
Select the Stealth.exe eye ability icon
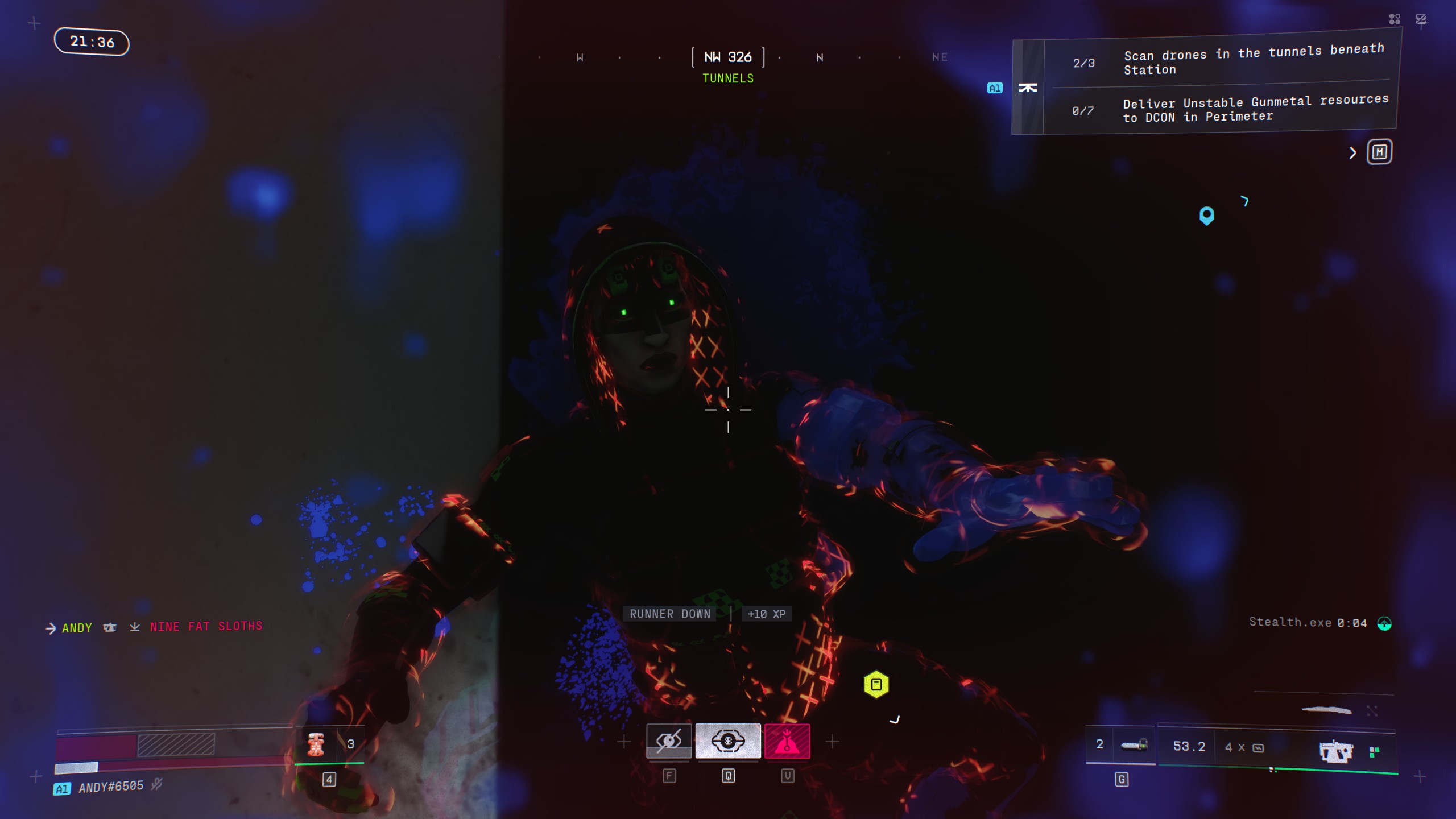click(669, 741)
